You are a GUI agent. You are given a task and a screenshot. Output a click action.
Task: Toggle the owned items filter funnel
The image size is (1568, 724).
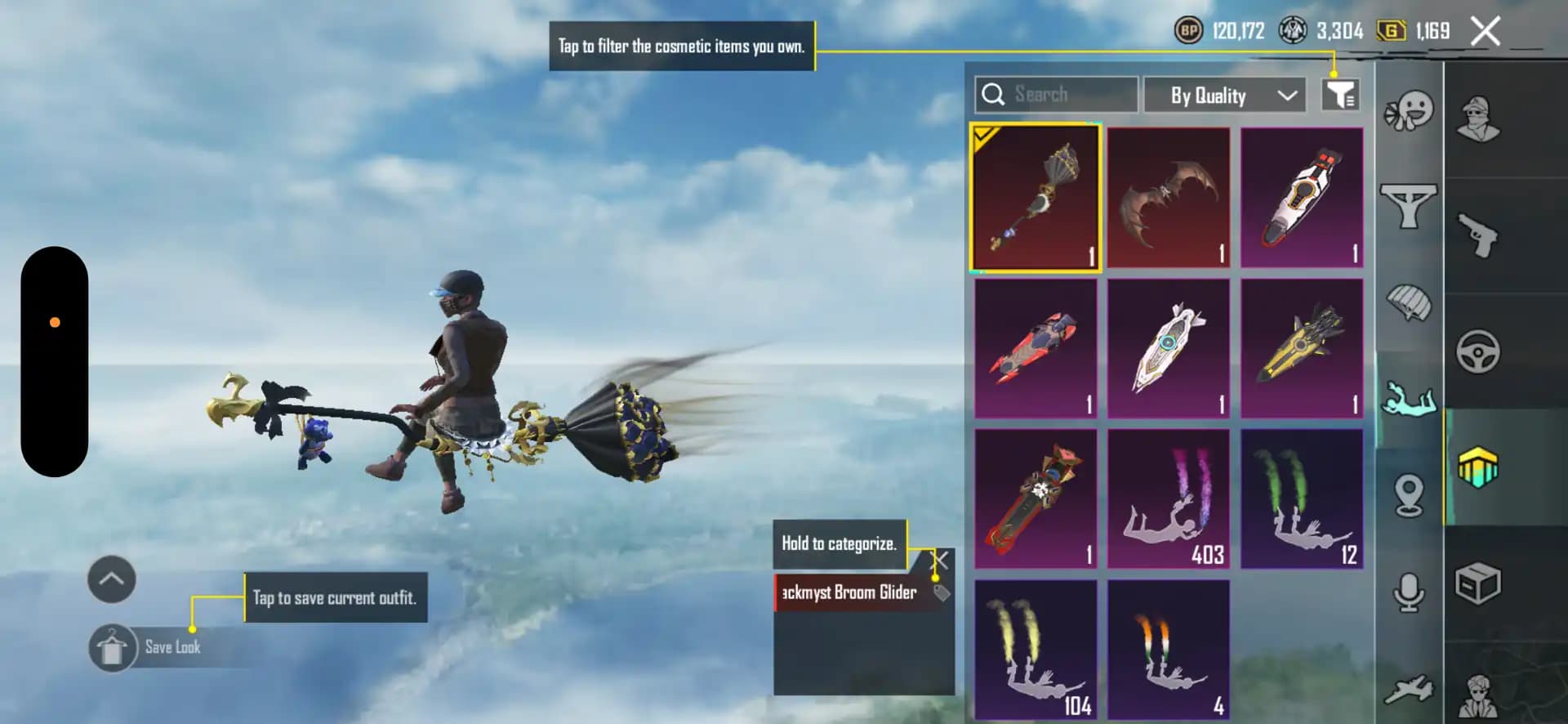tap(1339, 96)
